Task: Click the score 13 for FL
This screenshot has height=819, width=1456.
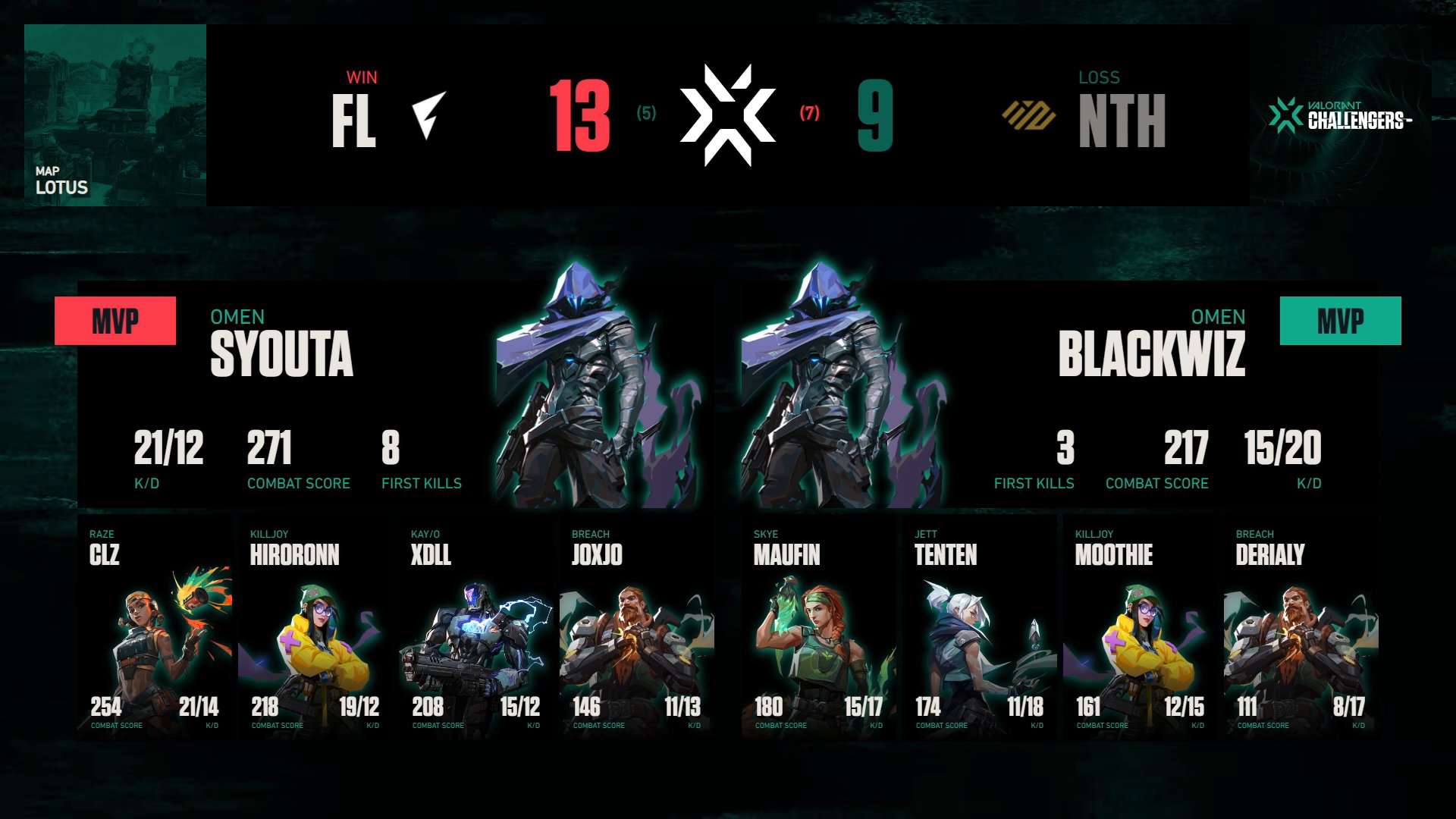Action: coord(579,114)
